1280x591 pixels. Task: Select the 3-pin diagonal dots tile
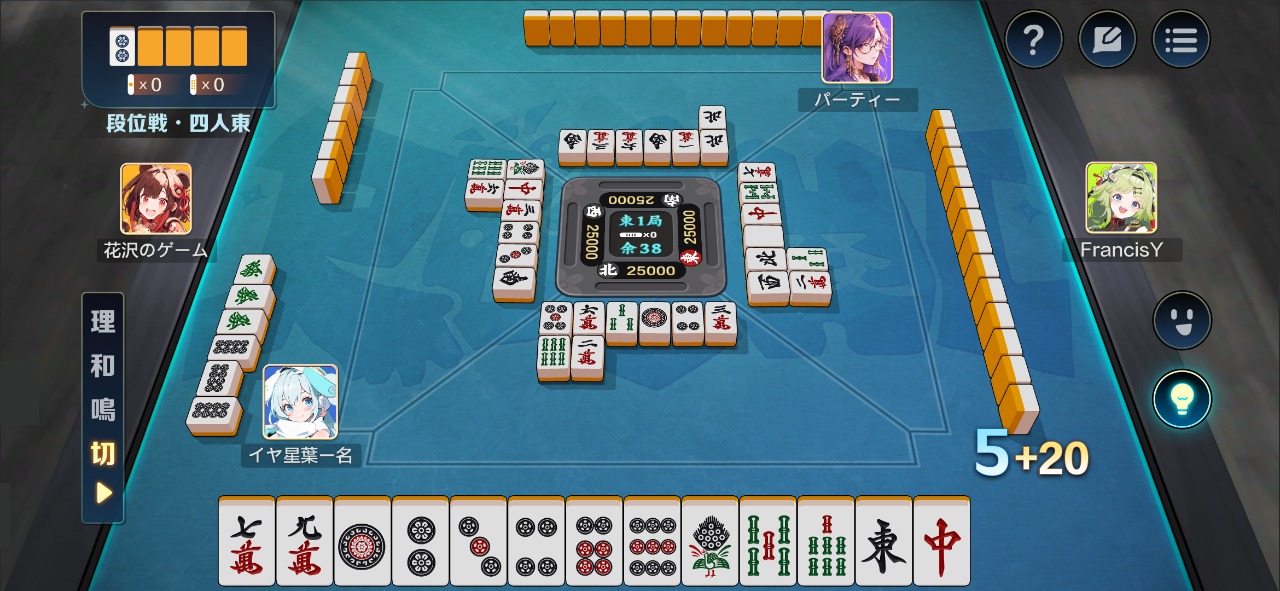pyautogui.click(x=478, y=541)
